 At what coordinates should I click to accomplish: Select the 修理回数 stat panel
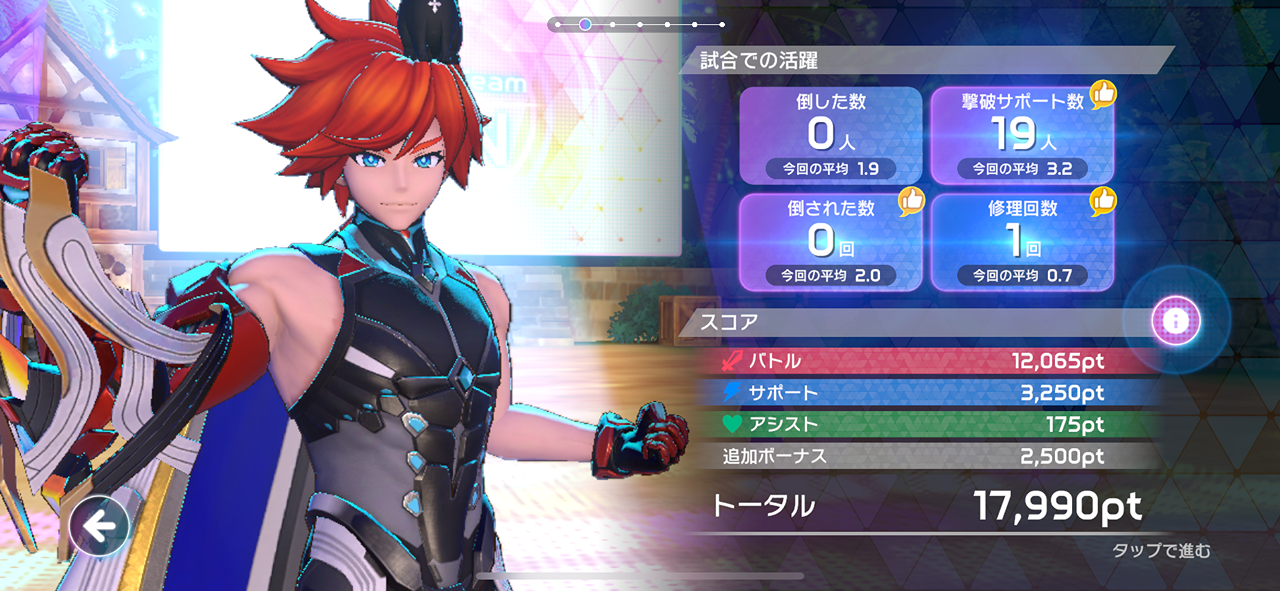pyautogui.click(x=1022, y=242)
